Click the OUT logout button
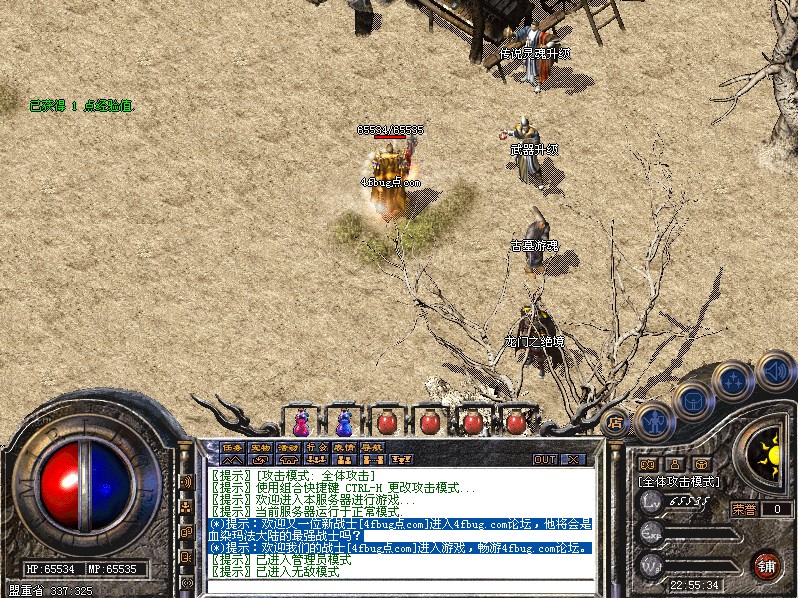The height and width of the screenshot is (598, 798). pos(544,459)
